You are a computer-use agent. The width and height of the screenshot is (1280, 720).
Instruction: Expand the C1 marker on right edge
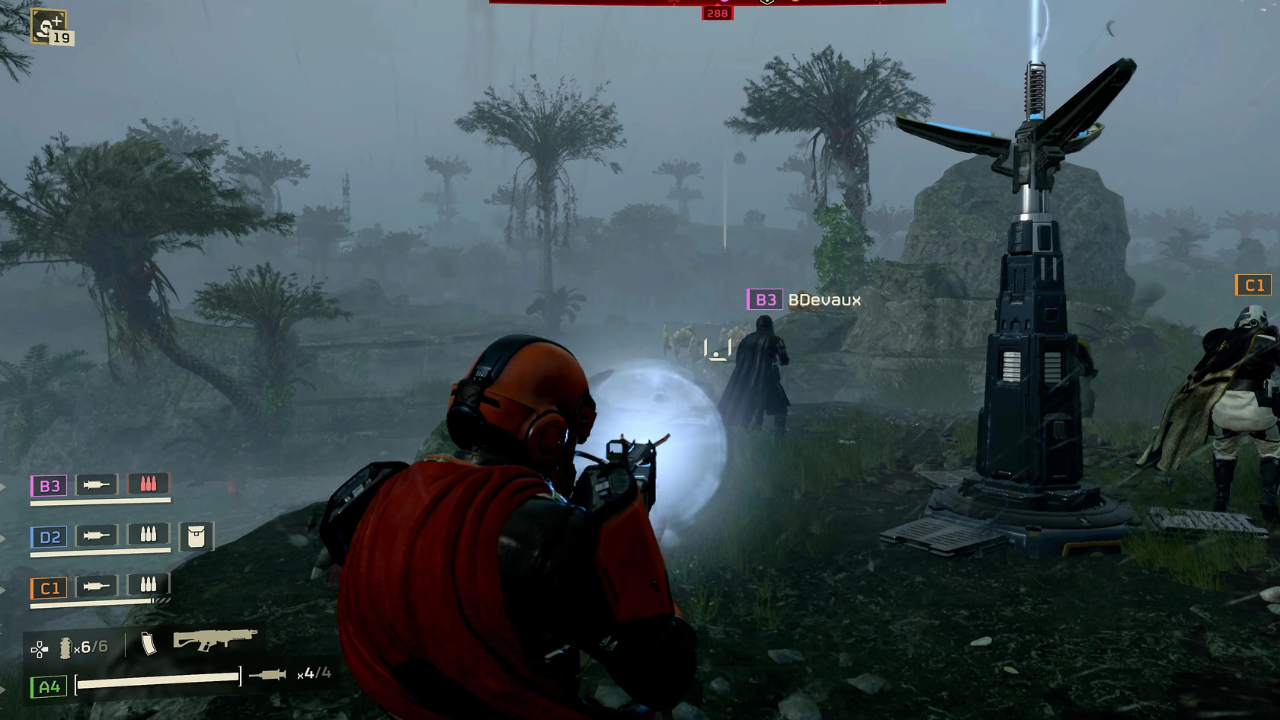point(1255,285)
